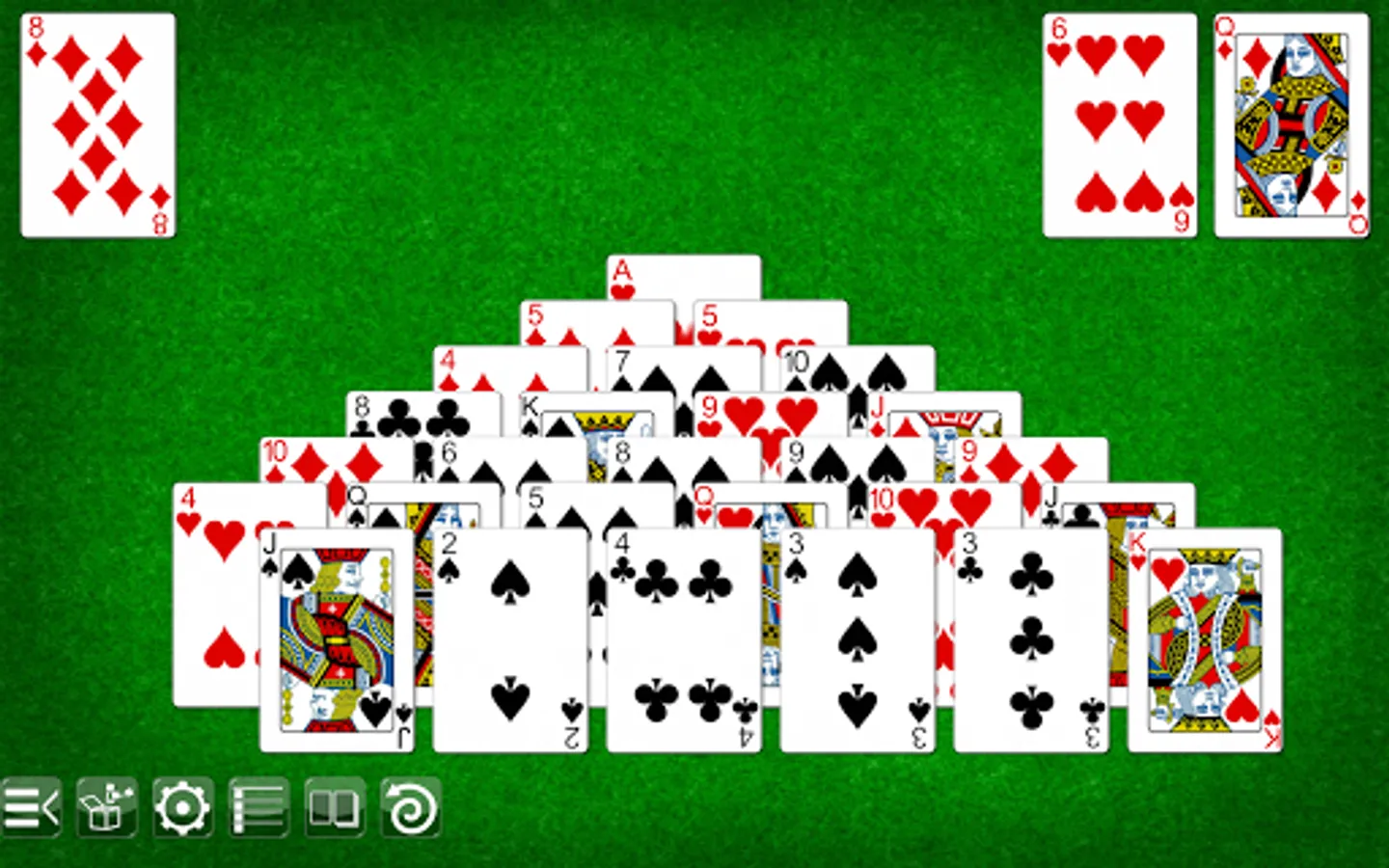
Task: Undo the last move with the circular arrow
Action: click(x=411, y=808)
